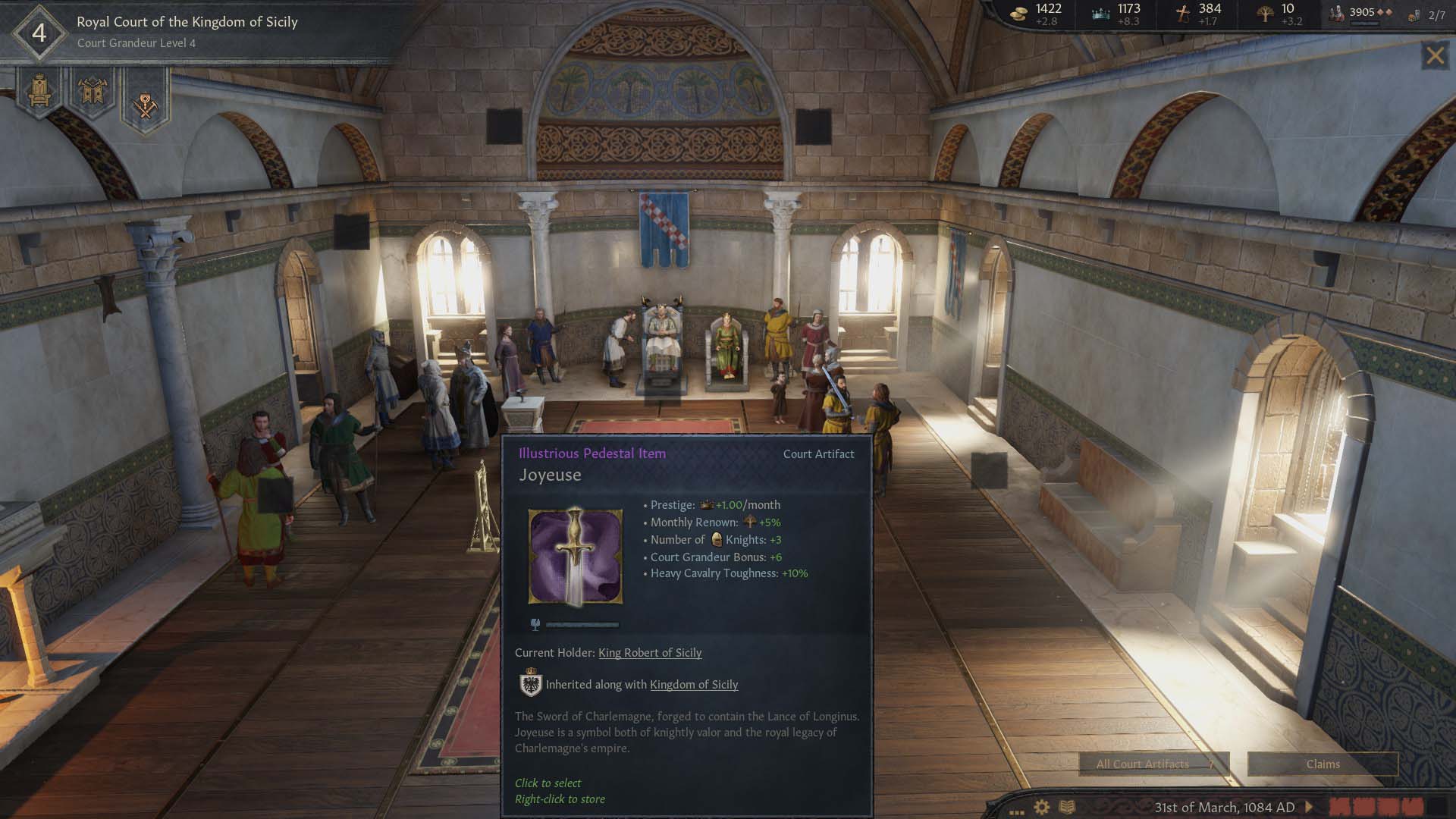
Task: Click the green tree renown icon
Action: point(1264,13)
